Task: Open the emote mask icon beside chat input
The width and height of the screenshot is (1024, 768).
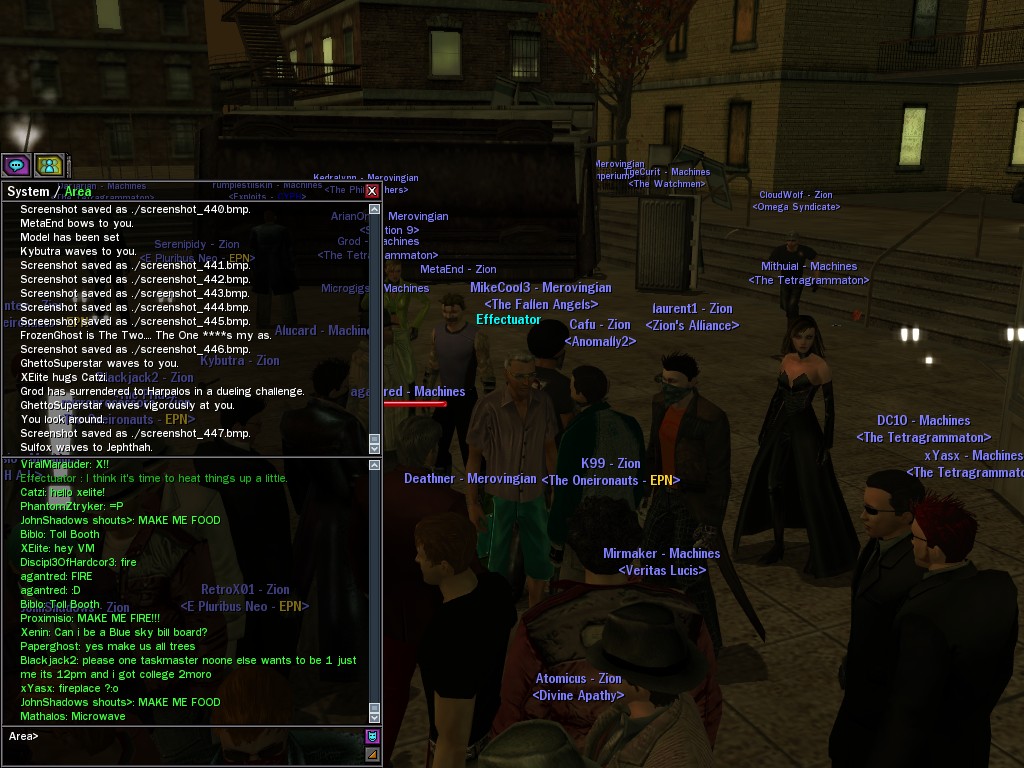Action: point(373,737)
